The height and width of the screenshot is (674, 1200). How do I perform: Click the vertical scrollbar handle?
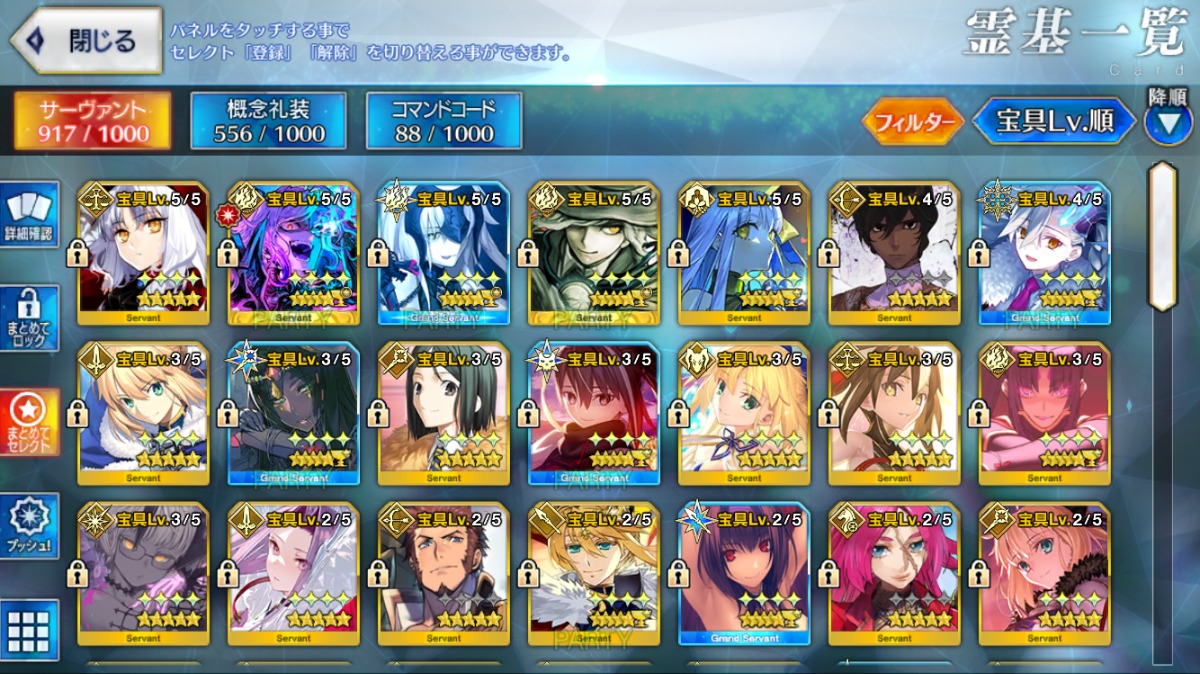(x=1162, y=235)
